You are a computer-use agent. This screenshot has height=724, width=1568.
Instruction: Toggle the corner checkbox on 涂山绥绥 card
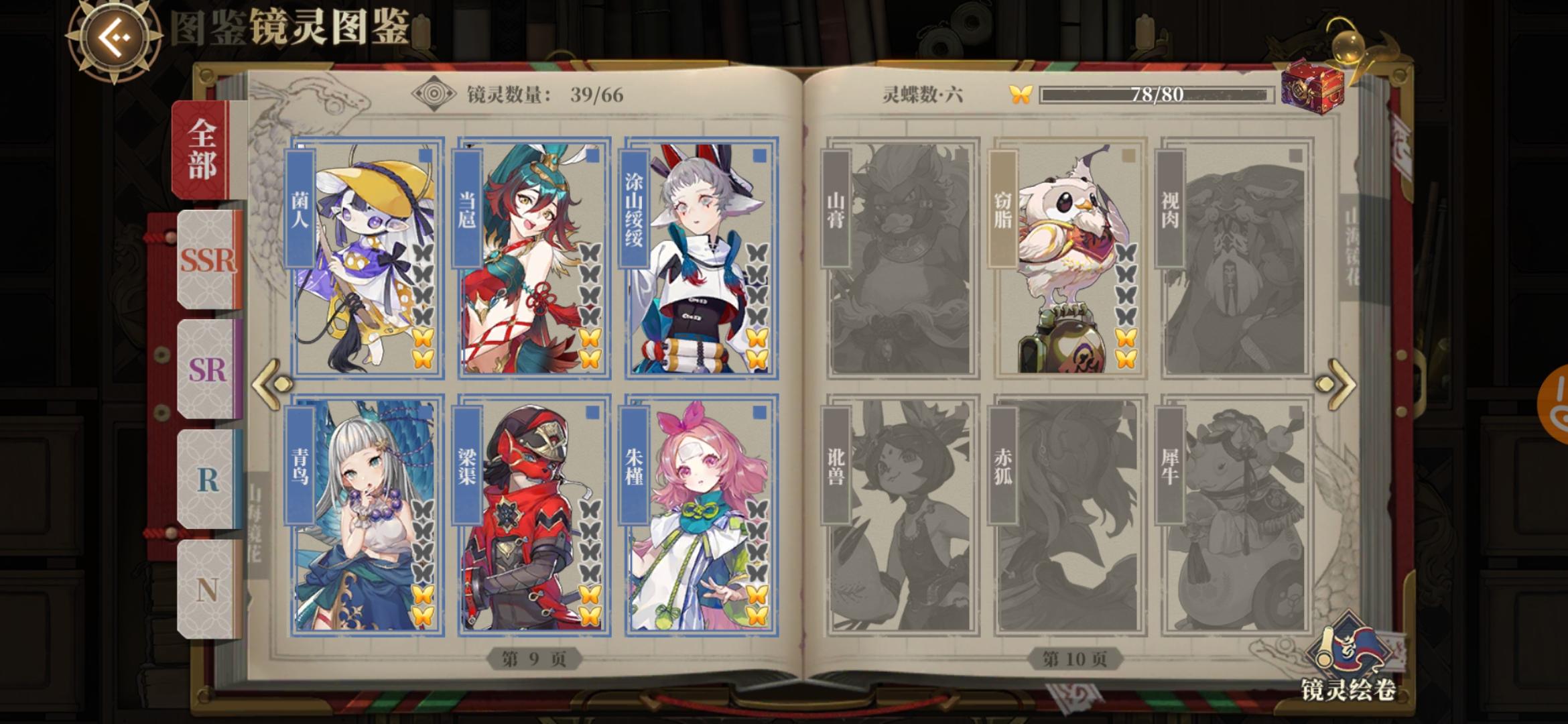coord(756,155)
